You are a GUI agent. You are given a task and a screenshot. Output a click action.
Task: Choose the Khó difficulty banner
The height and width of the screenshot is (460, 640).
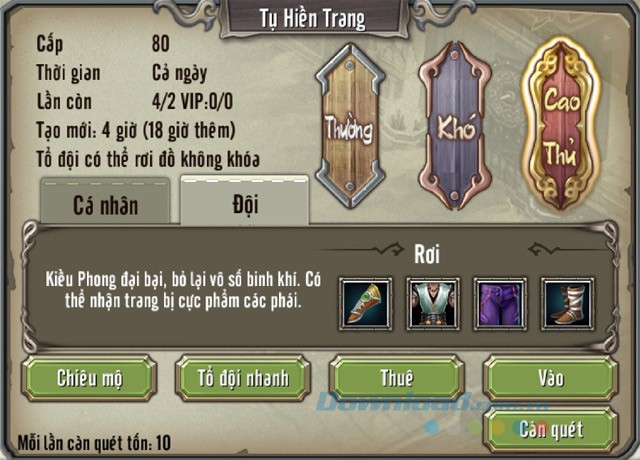455,126
